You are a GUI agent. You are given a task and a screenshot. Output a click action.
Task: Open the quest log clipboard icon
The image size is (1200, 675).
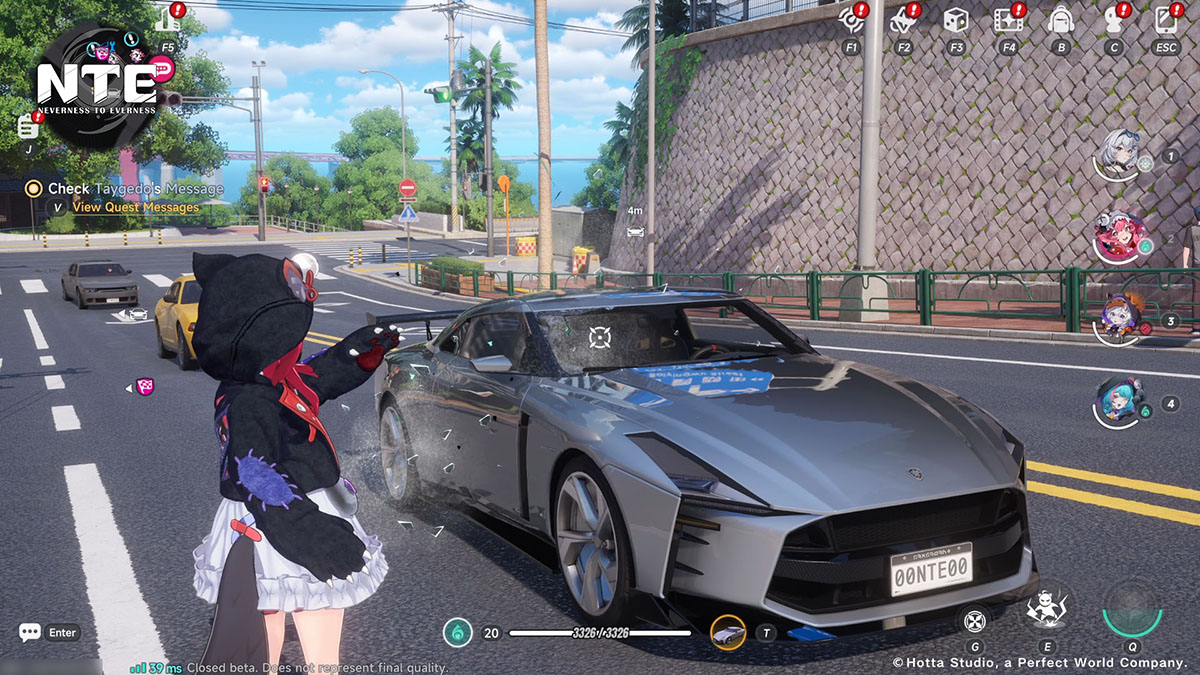coord(28,127)
